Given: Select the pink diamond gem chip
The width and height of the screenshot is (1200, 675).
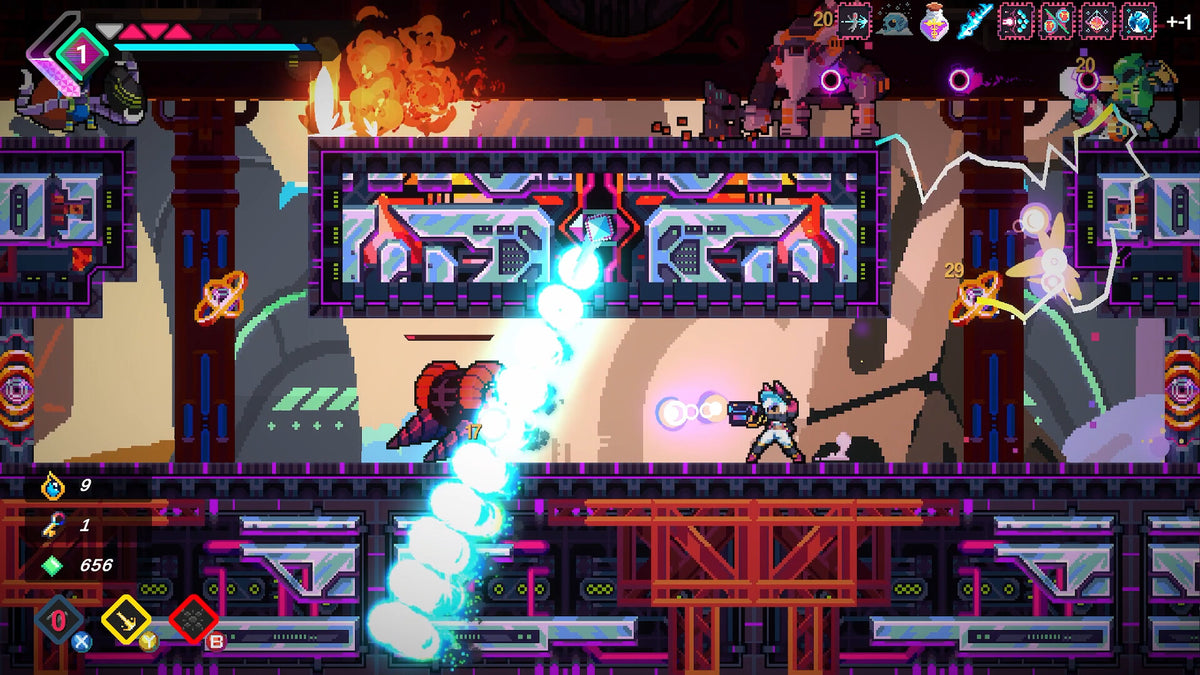Looking at the screenshot, I should click(1098, 20).
